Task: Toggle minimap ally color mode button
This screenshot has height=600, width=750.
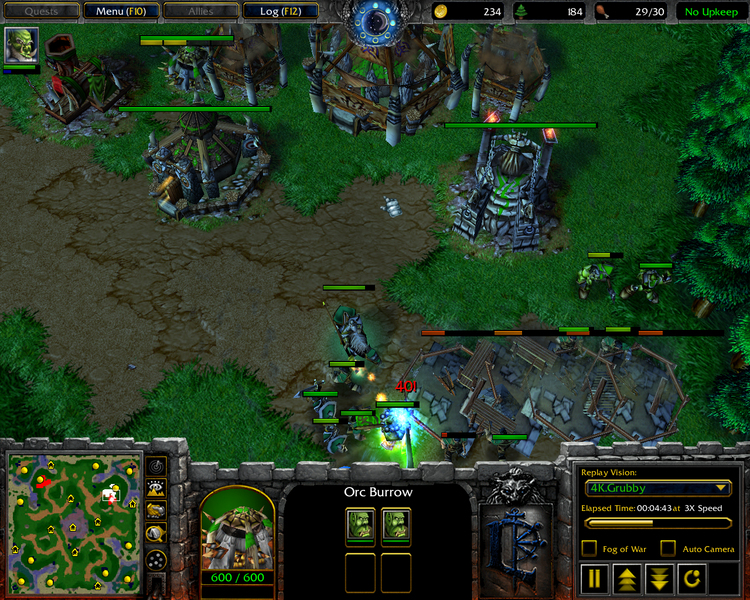Action: point(156,511)
